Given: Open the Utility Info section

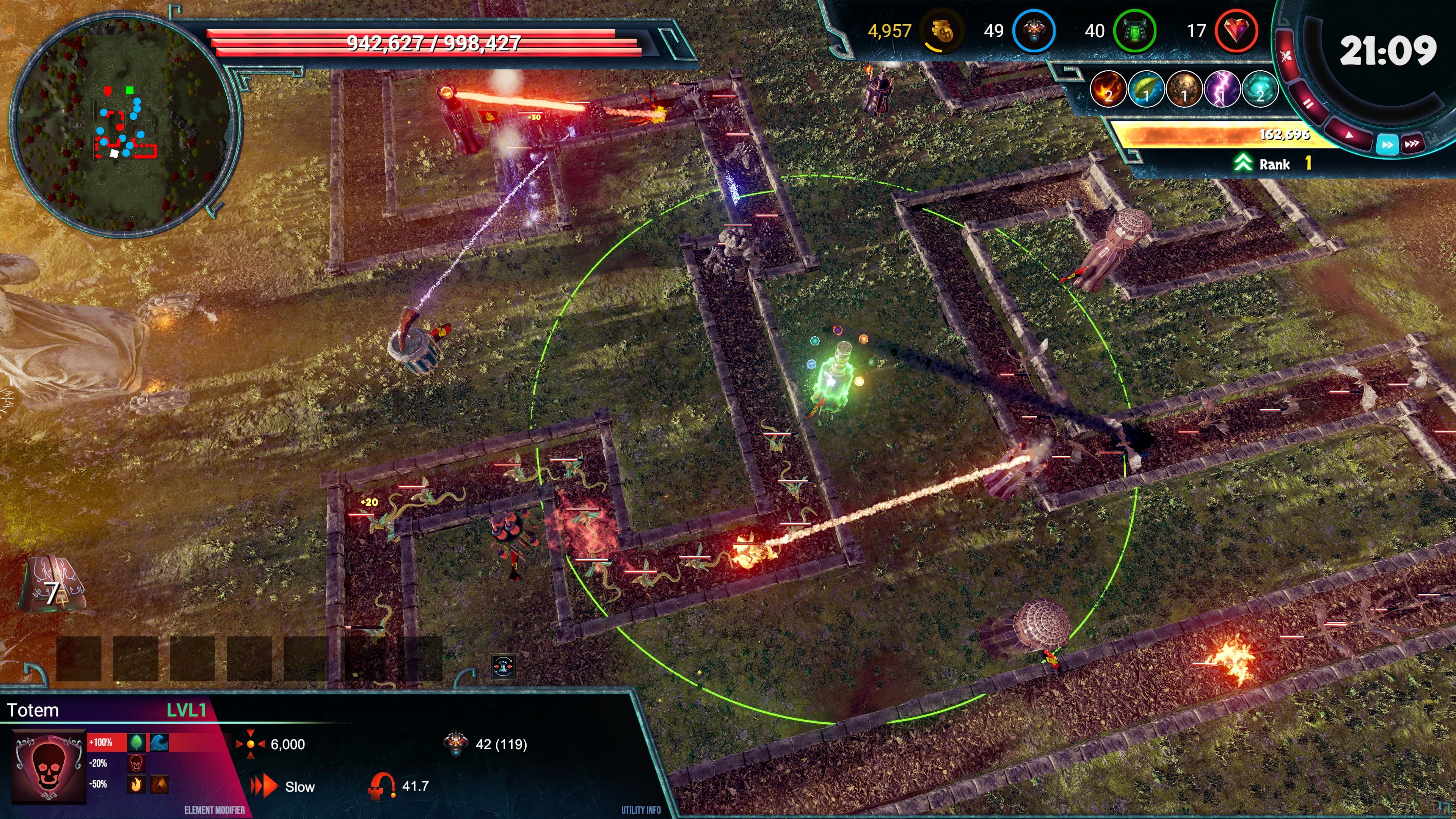Looking at the screenshot, I should [642, 811].
